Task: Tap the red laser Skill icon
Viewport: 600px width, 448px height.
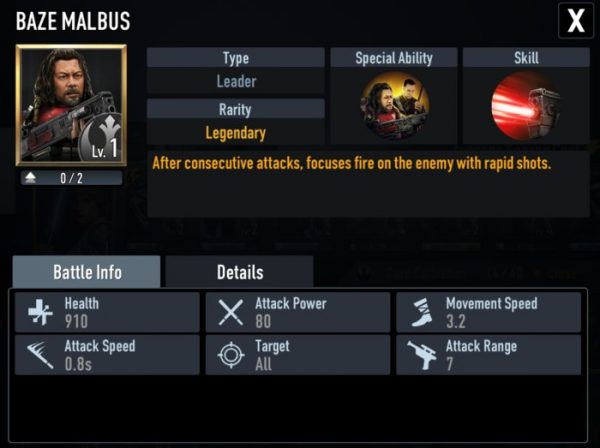Action: [525, 106]
